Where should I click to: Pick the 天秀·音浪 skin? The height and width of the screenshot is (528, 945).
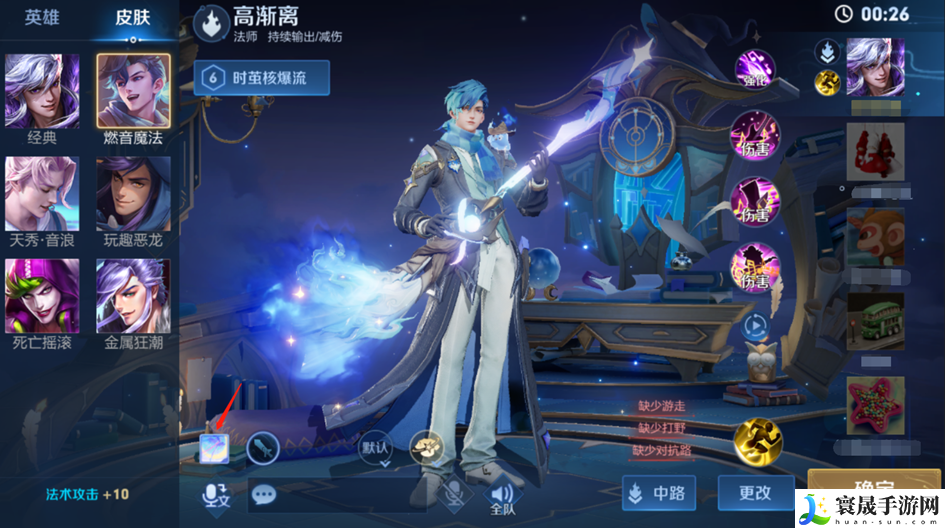click(x=42, y=194)
